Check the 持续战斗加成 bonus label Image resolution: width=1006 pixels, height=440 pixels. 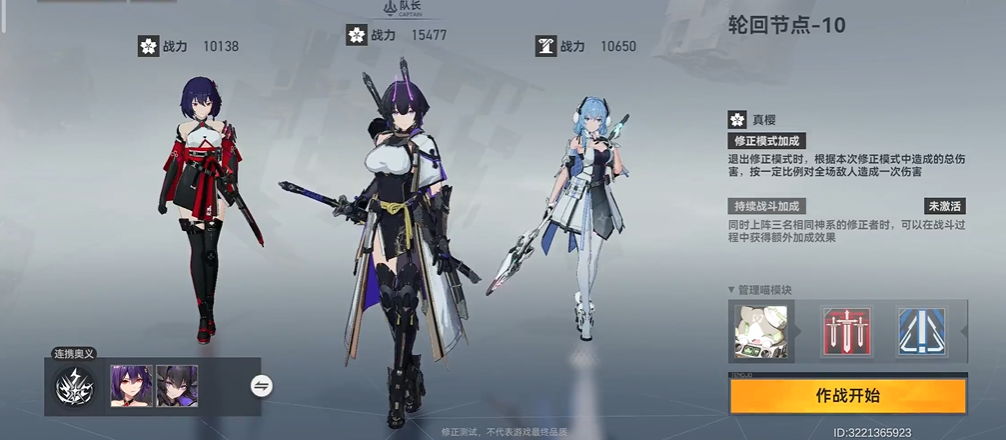tap(766, 206)
